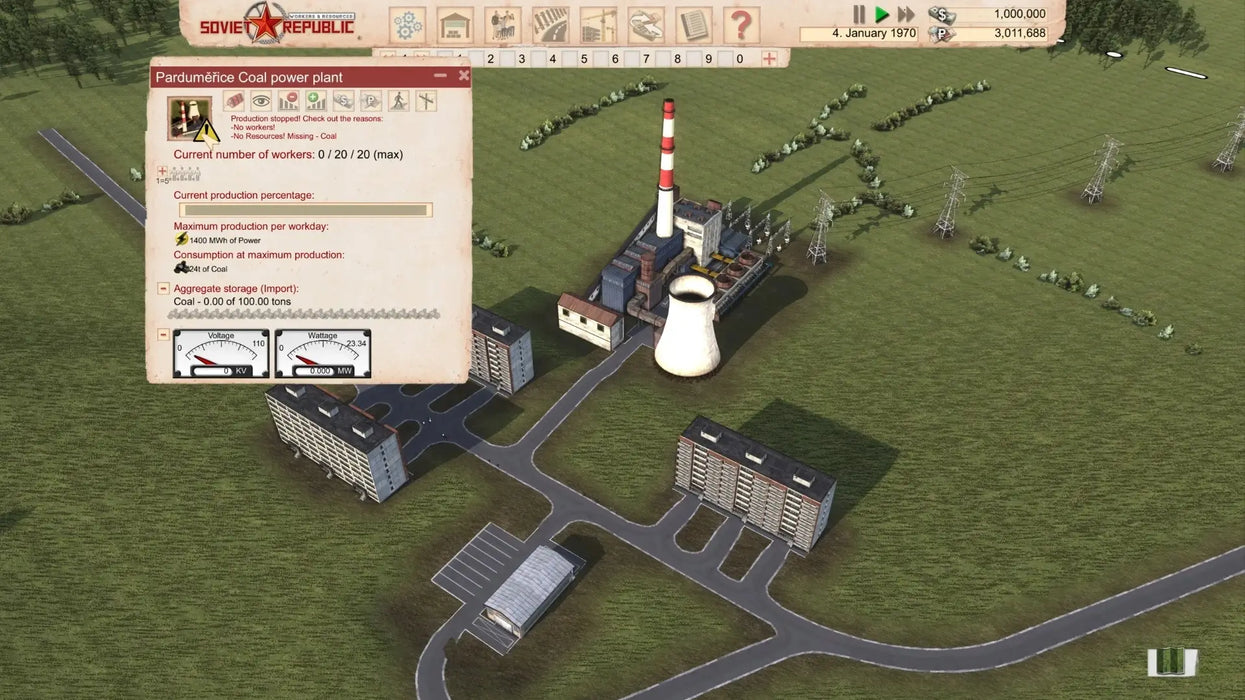
Task: Close the Coal power plant window
Action: point(464,76)
